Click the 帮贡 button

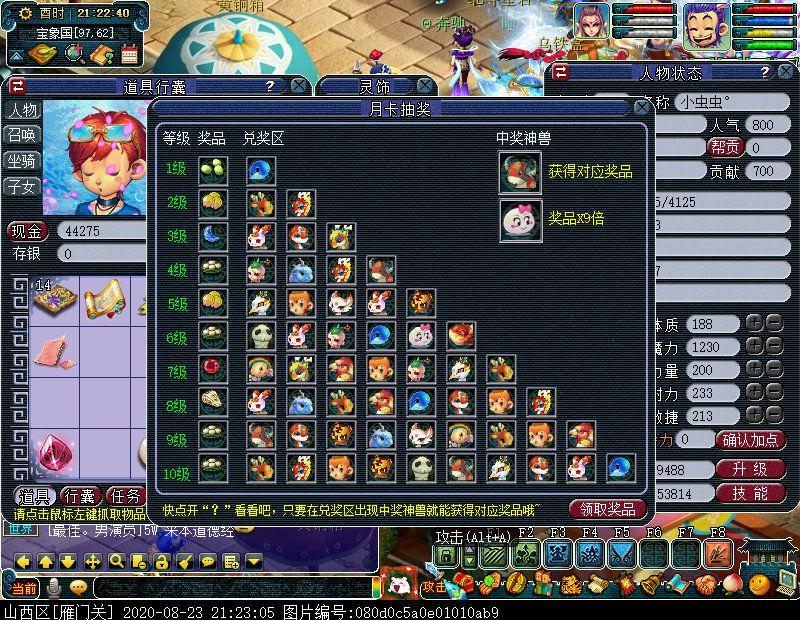coord(725,147)
